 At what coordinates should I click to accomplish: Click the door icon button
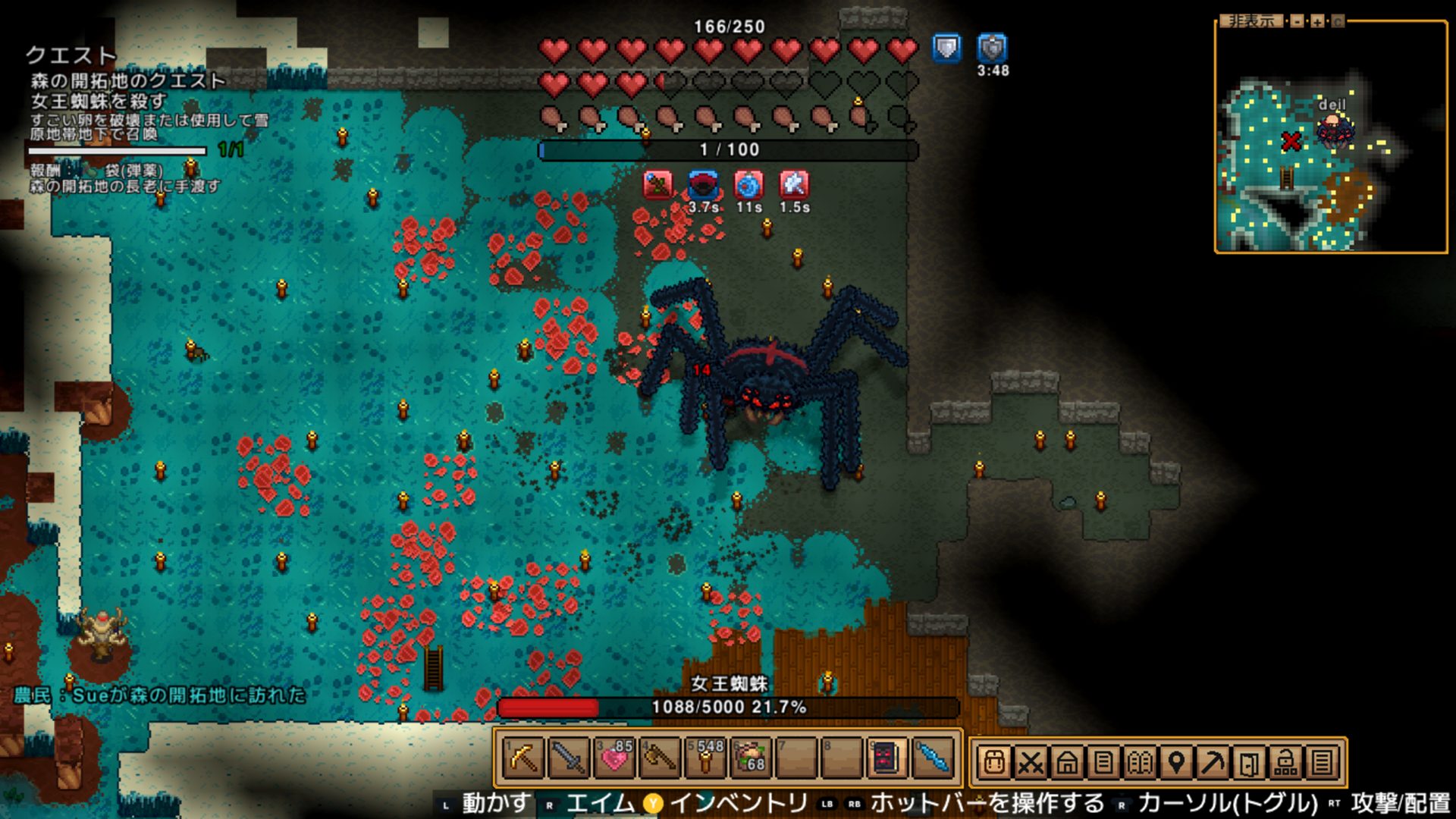coord(1249,761)
